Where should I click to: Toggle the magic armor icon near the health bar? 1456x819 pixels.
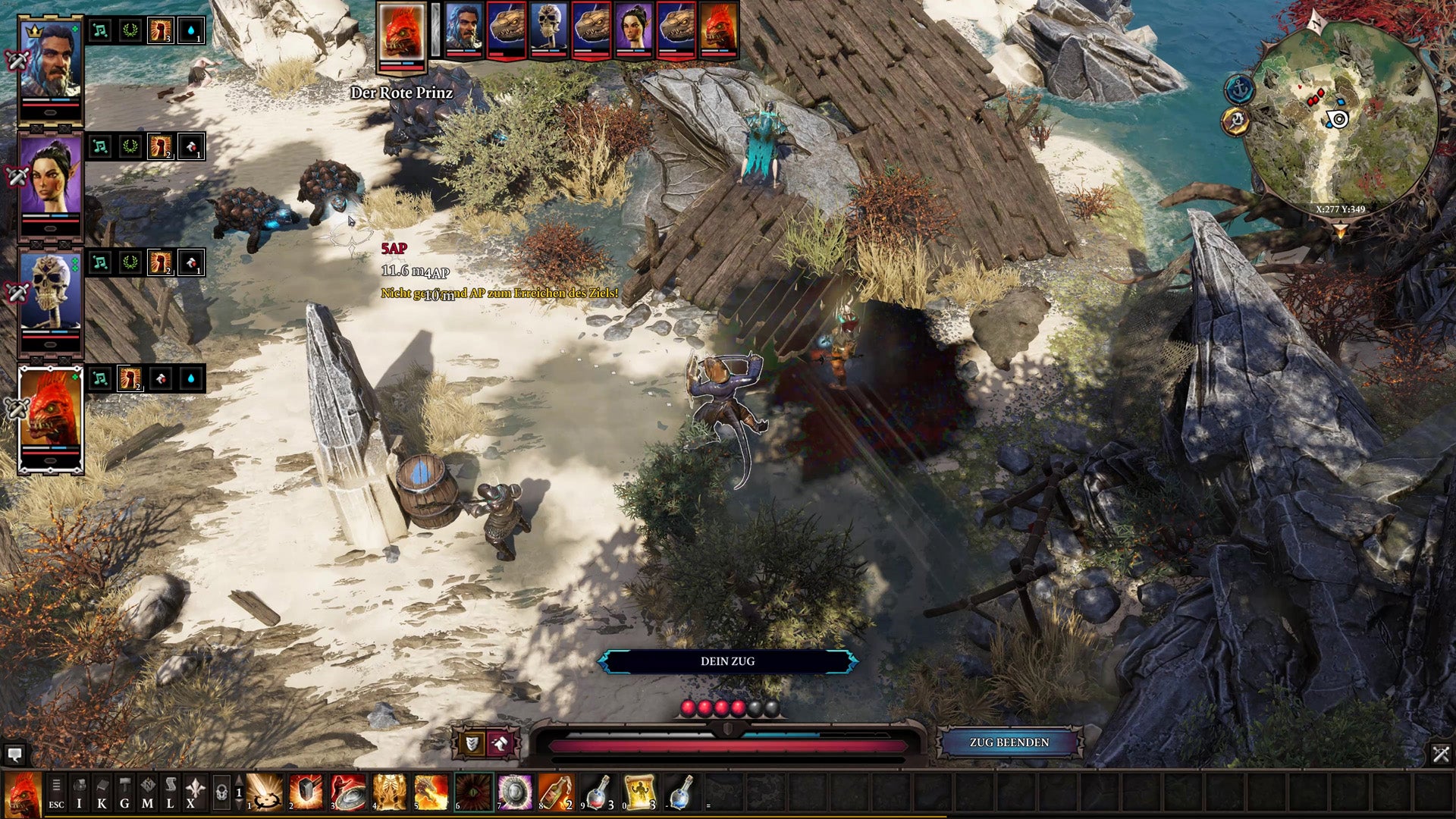pos(499,744)
